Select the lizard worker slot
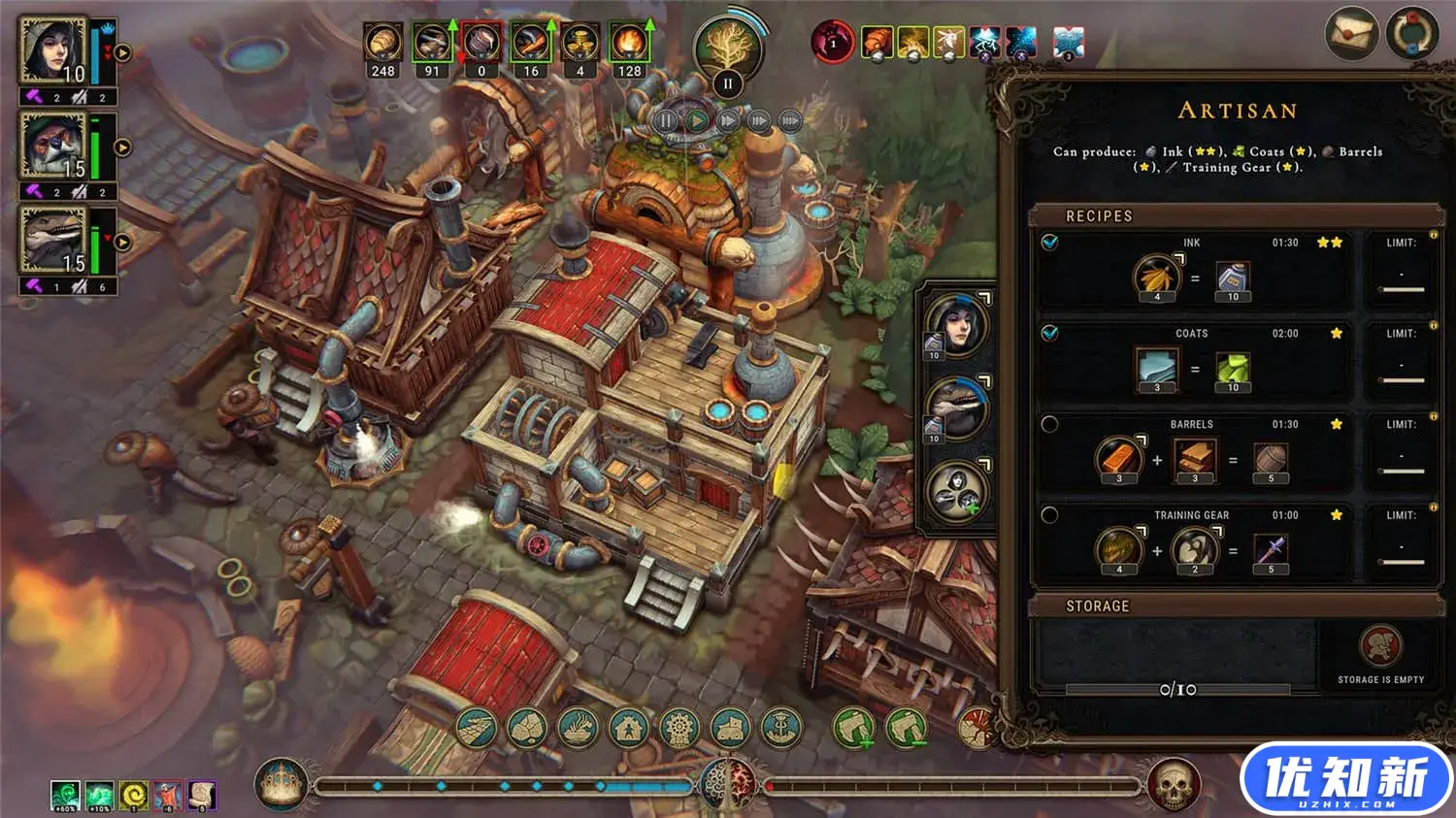 pyautogui.click(x=957, y=408)
